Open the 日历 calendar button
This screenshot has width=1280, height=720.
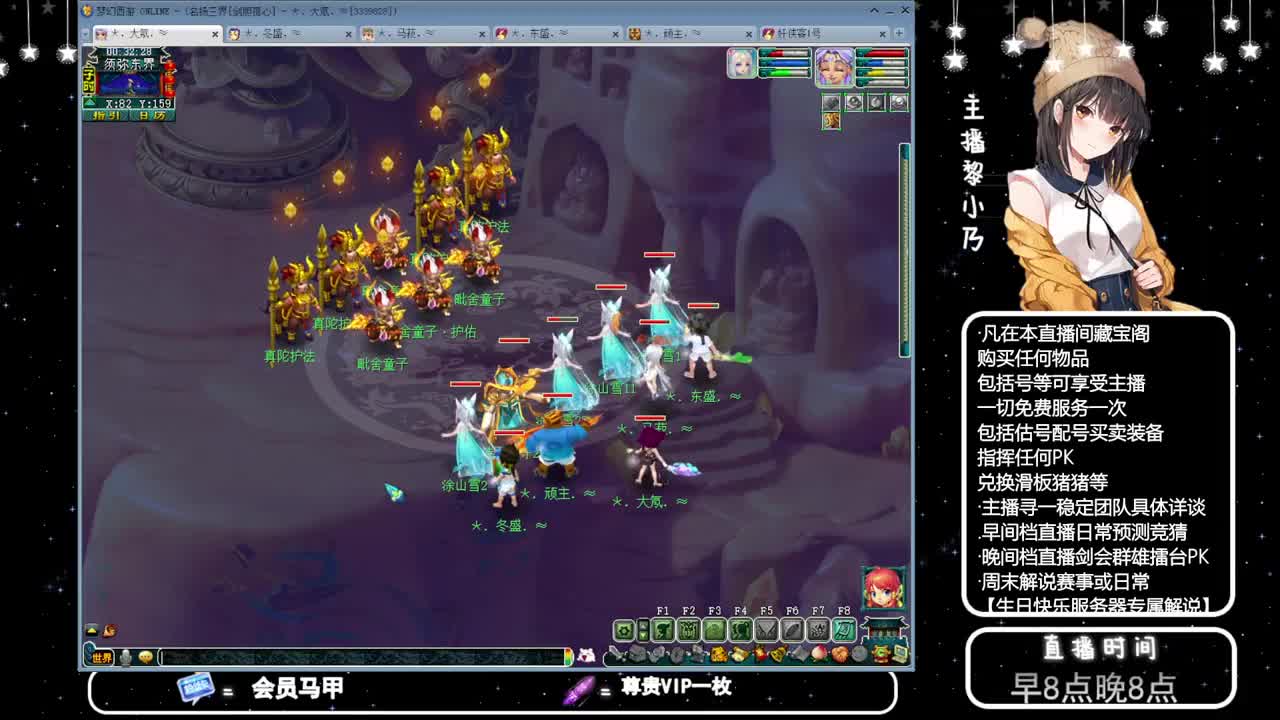point(148,115)
